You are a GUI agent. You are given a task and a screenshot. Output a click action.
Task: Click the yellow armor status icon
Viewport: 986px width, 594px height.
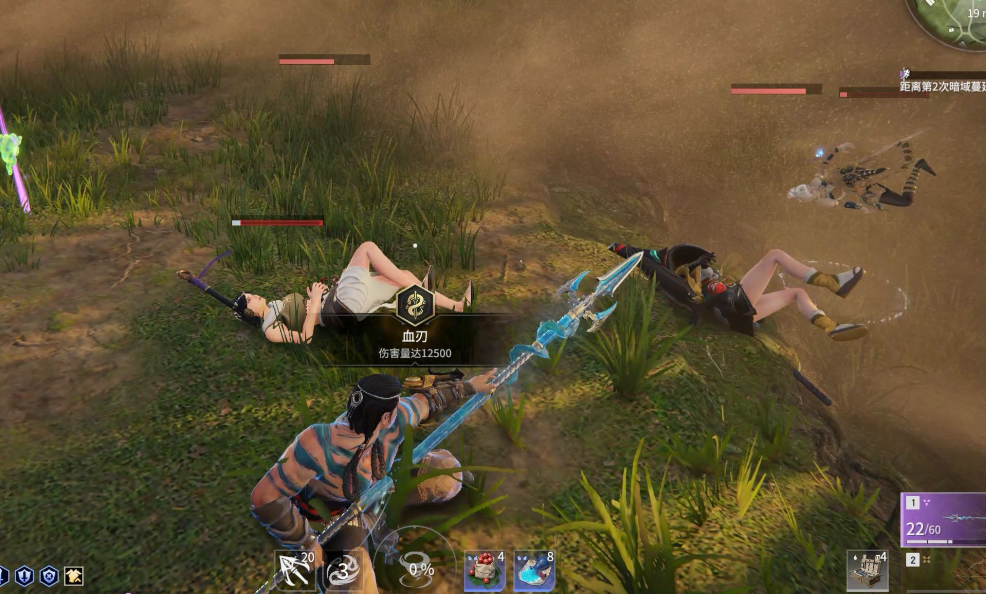[74, 576]
